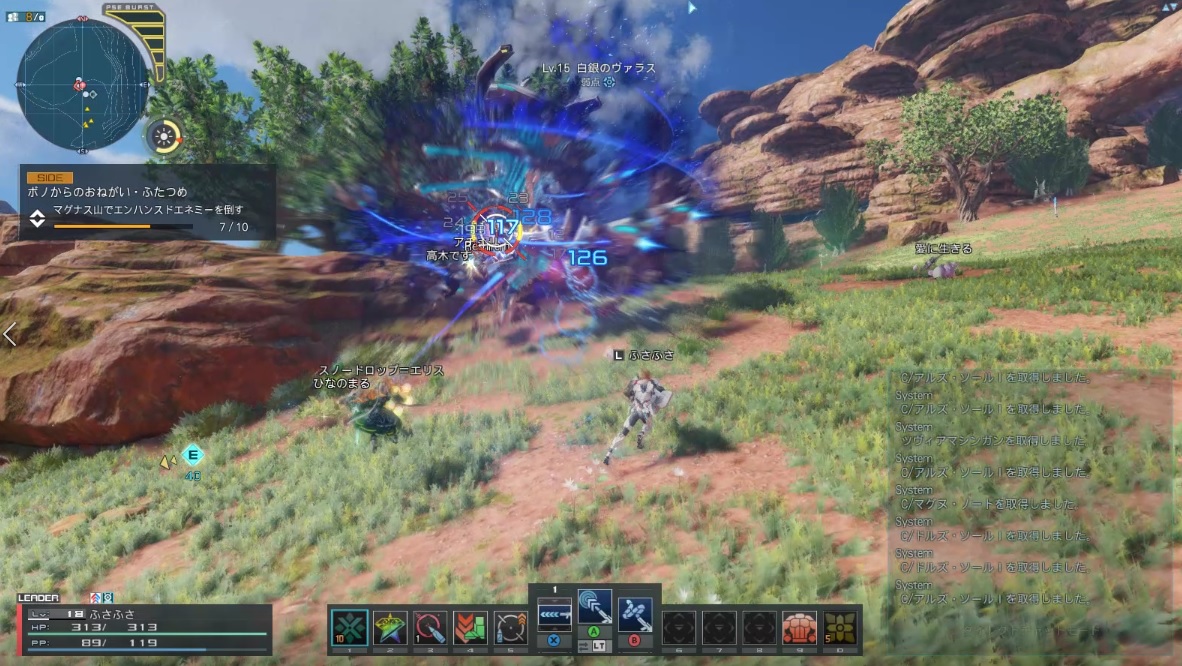
Task: Use the orange chevron green blocks icon
Action: point(470,628)
